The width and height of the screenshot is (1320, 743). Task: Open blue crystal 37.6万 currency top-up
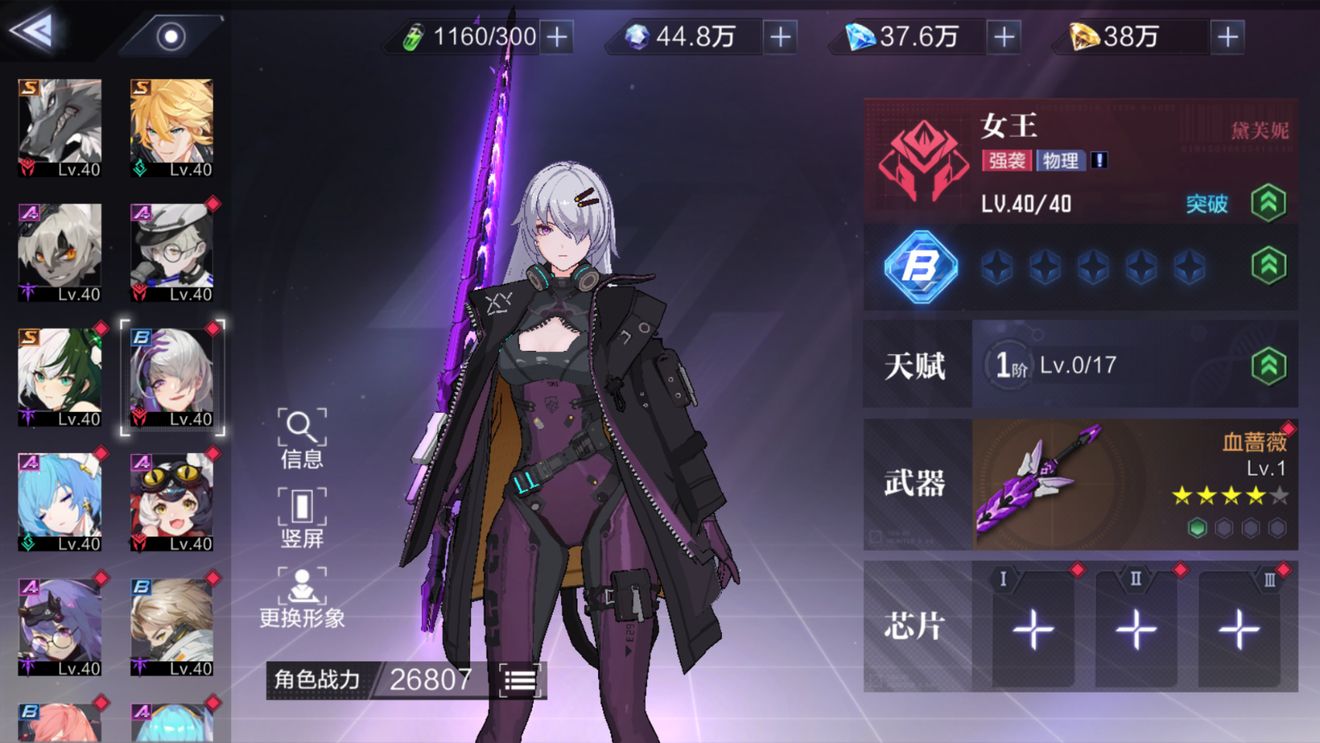(x=1002, y=37)
